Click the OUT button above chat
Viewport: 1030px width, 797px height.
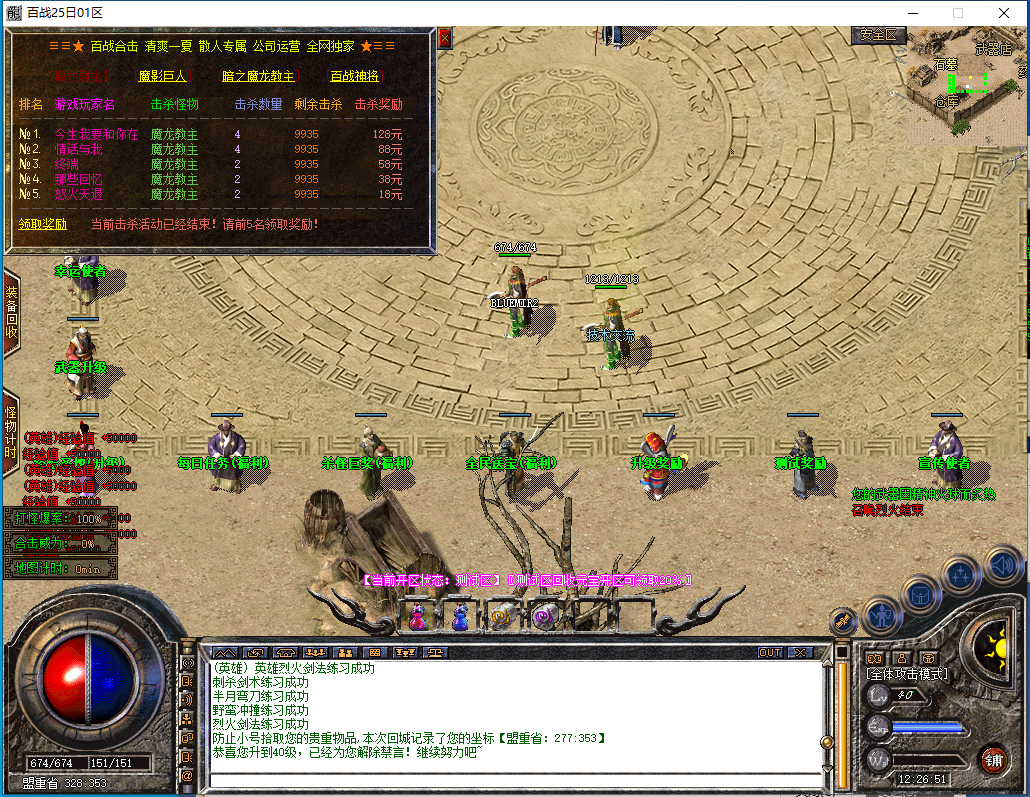coord(769,652)
